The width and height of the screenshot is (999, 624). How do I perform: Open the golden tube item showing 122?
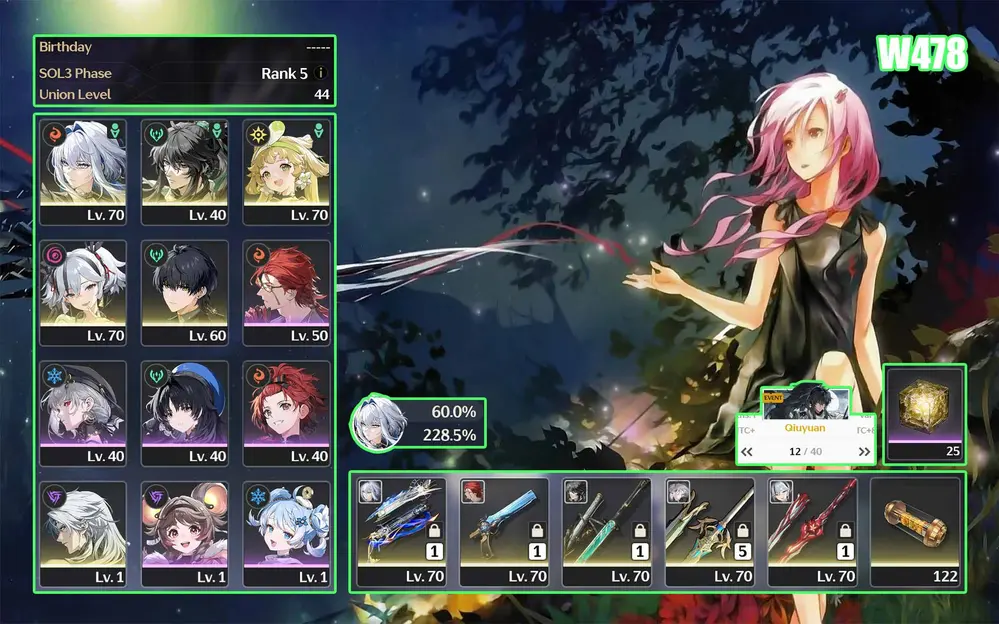click(x=915, y=530)
